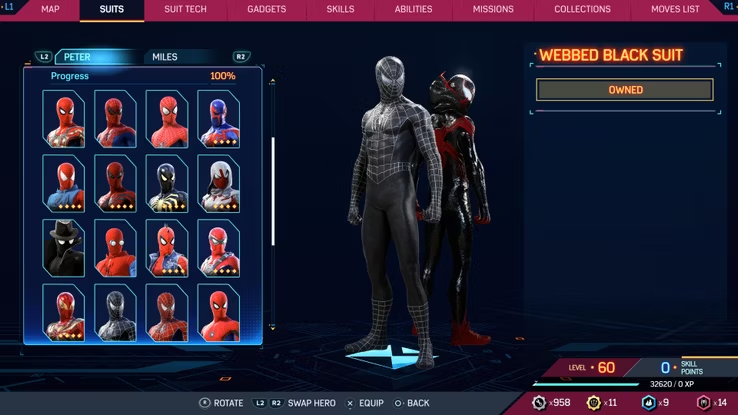Choose the blue Spider-Man 2099 suit
This screenshot has width=738, height=415.
(x=218, y=119)
